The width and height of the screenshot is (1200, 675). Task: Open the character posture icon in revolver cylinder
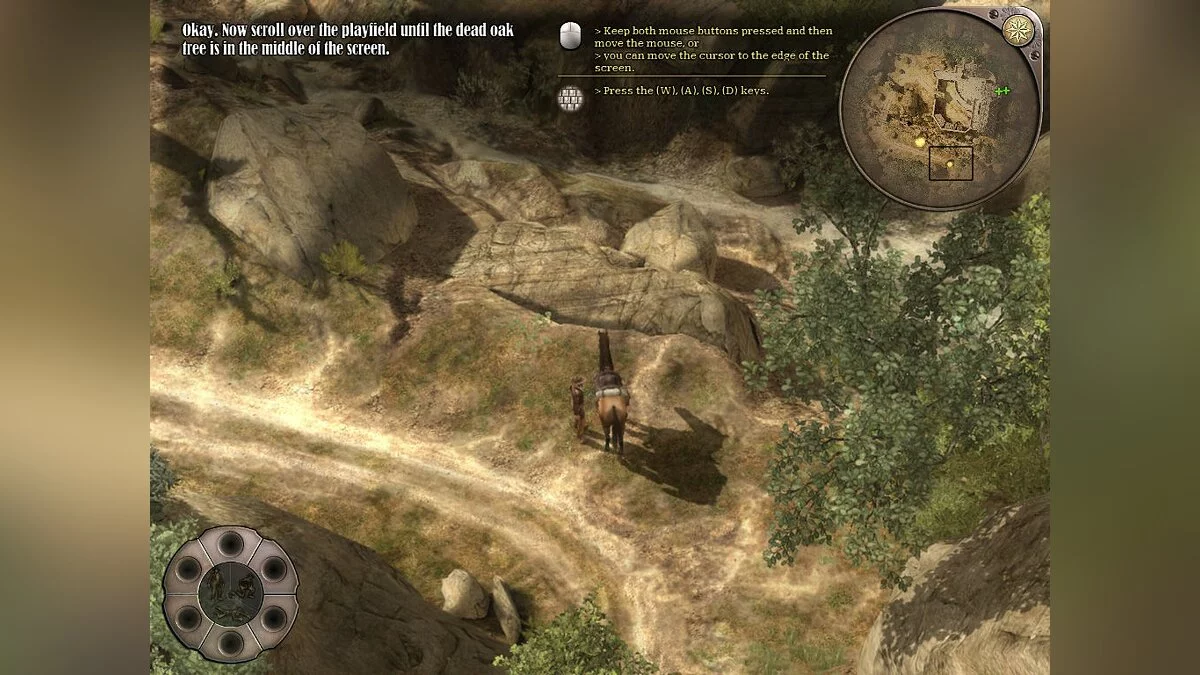(230, 593)
